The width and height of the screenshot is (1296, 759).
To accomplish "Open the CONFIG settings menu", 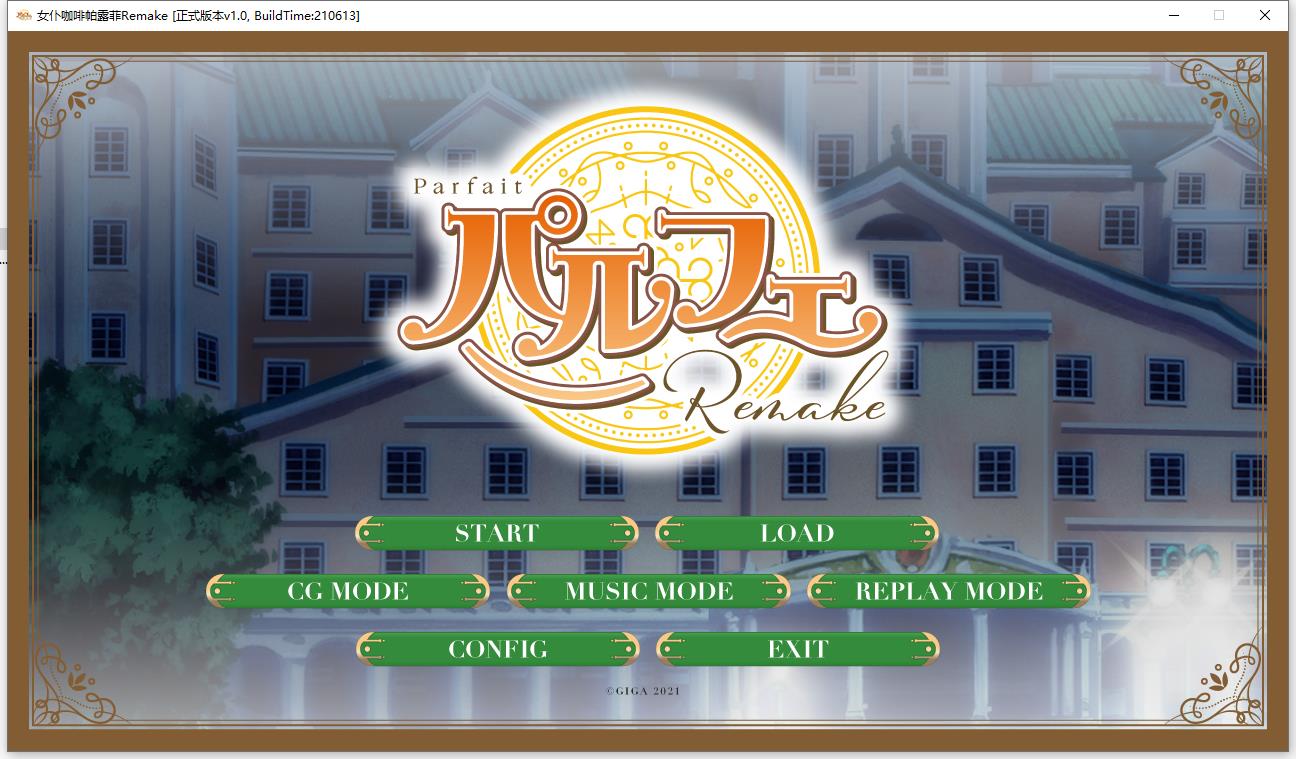I will click(497, 648).
